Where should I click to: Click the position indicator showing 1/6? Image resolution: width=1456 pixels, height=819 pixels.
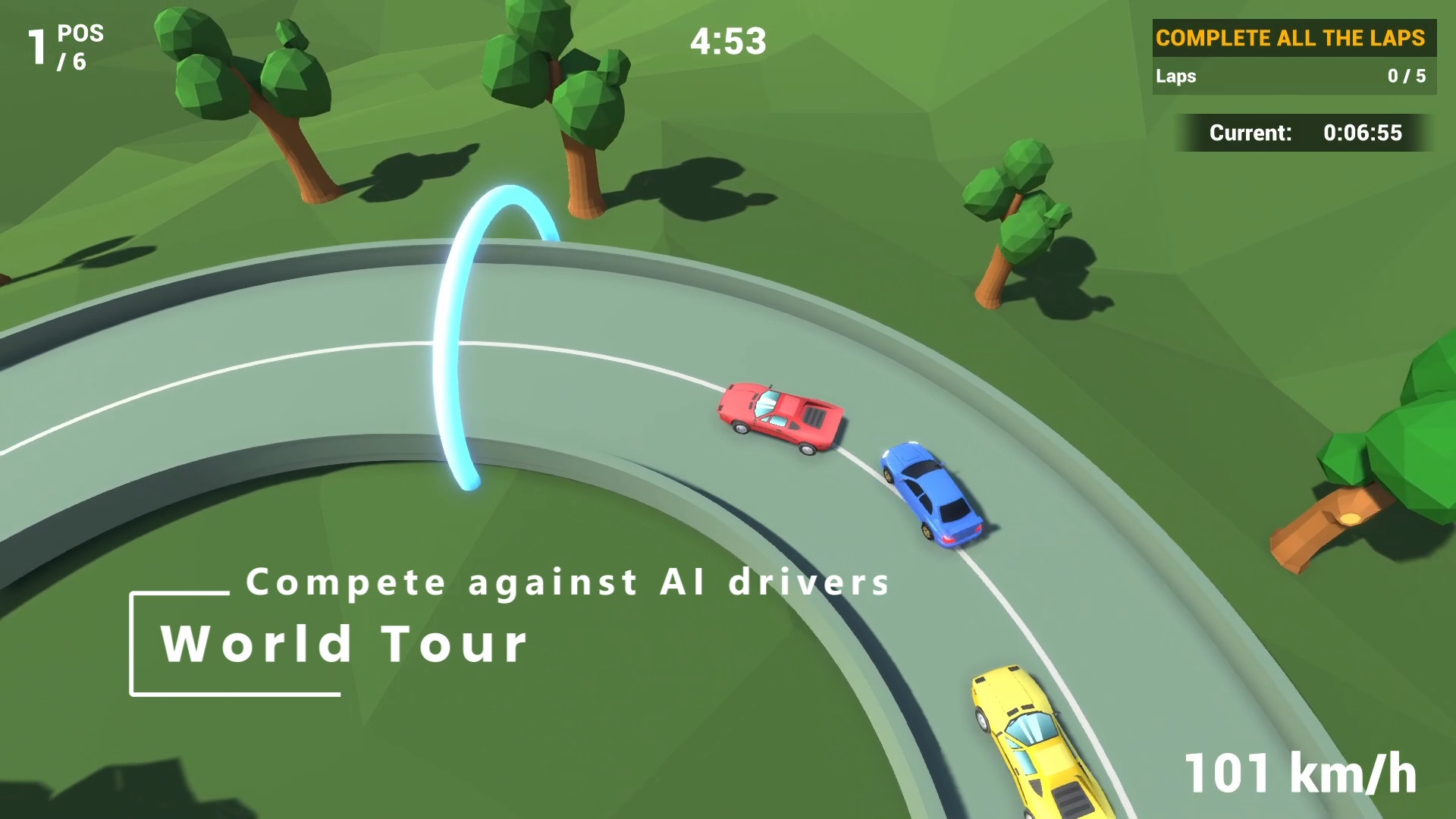pos(64,45)
